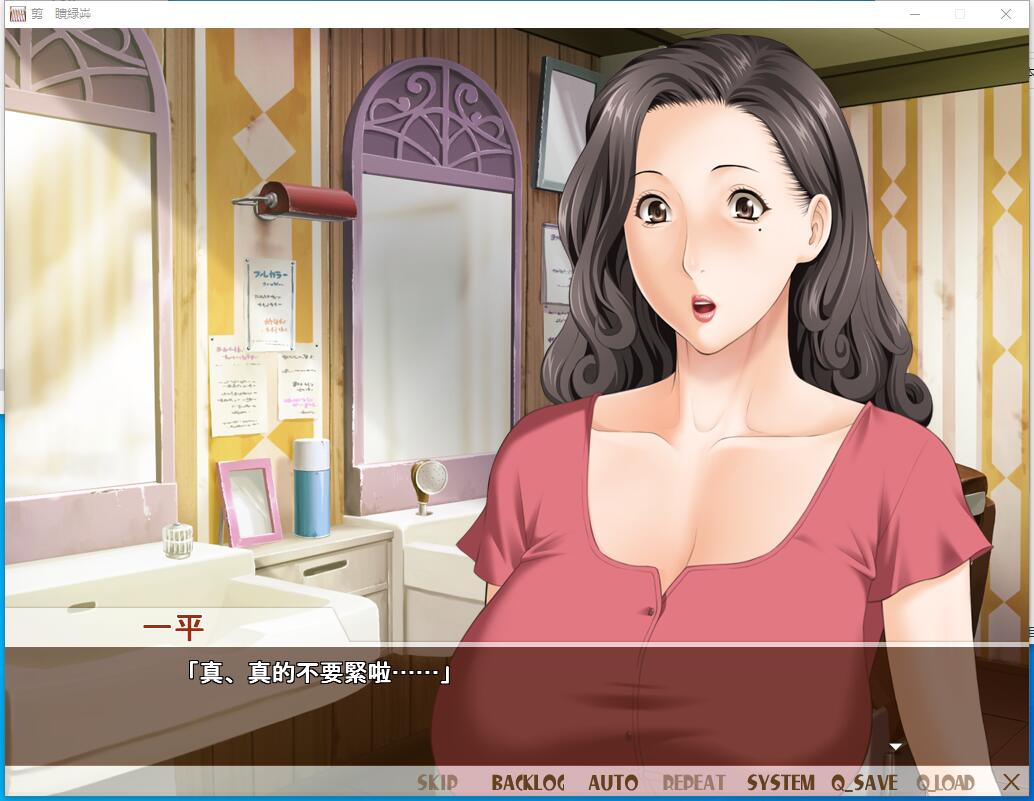
Task: Close the game window
Action: [1006, 14]
